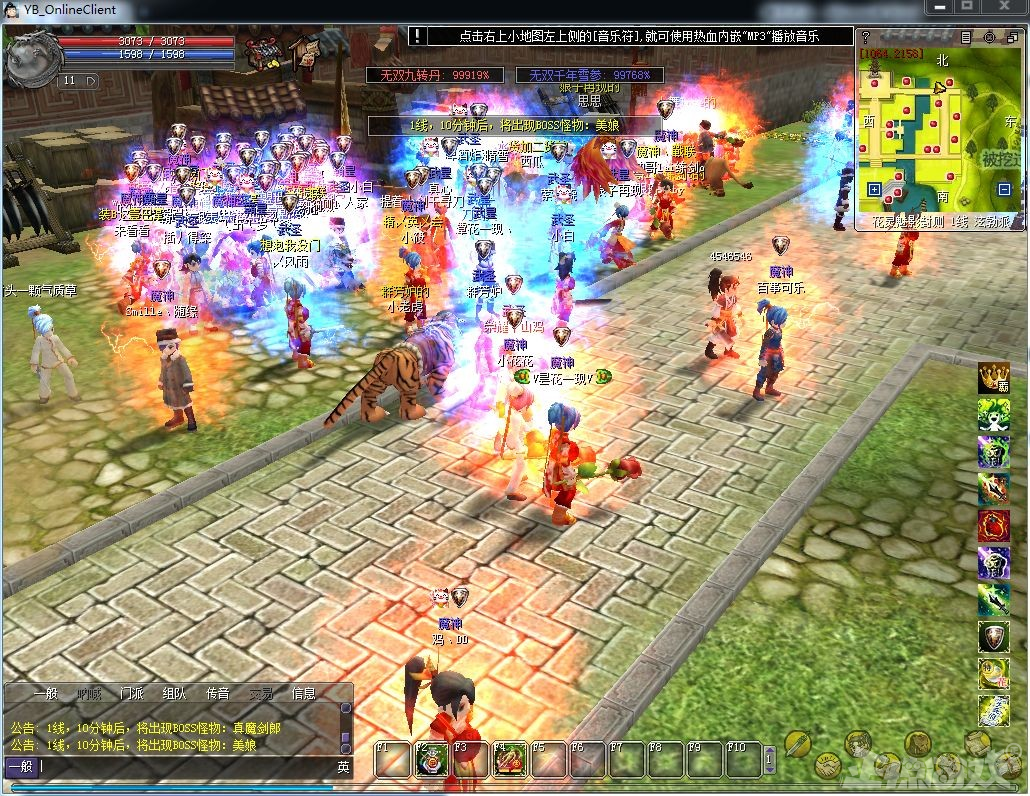1030x796 pixels.
Task: Toggle the 英 input language button
Action: pos(343,767)
